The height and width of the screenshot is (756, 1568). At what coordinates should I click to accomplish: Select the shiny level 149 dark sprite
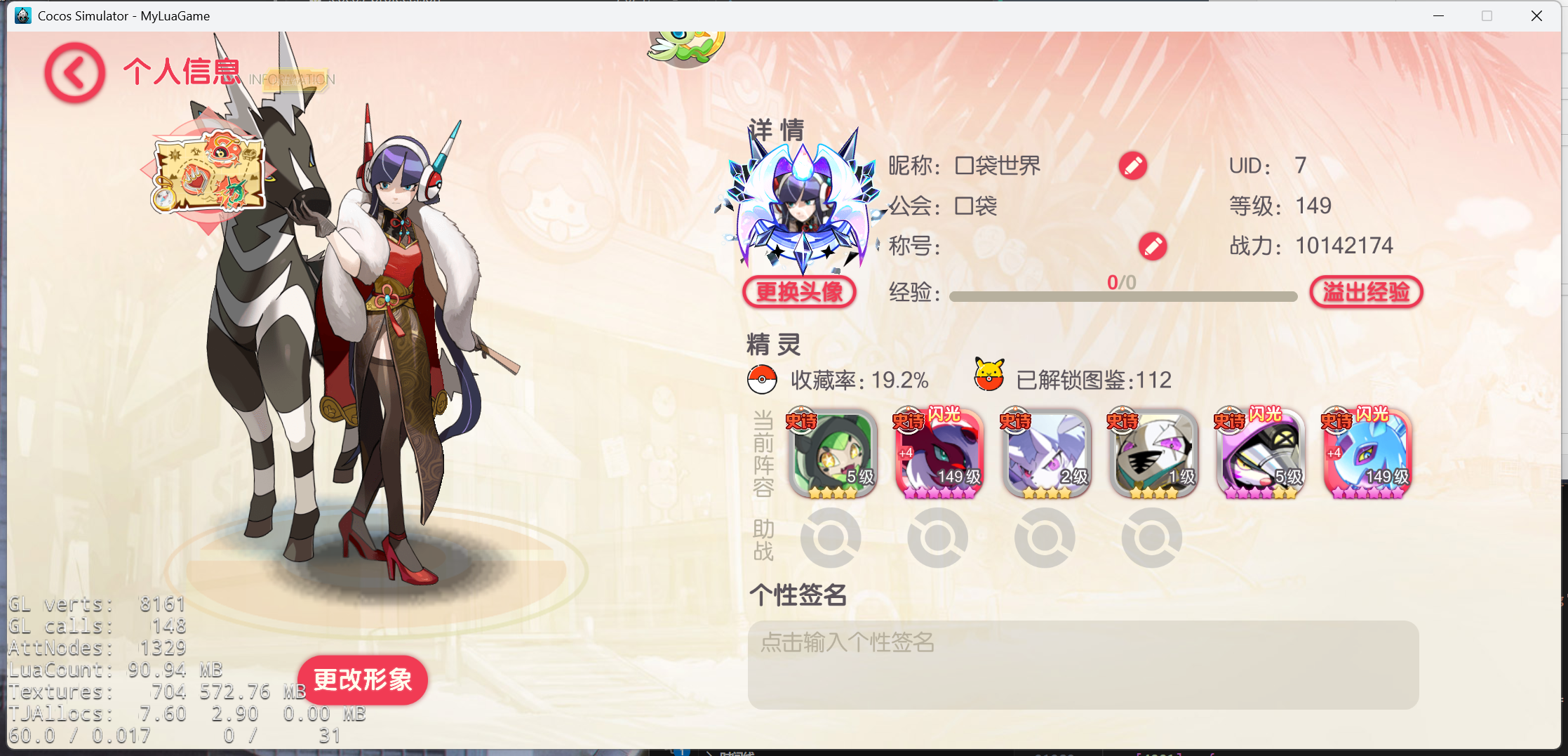point(938,453)
